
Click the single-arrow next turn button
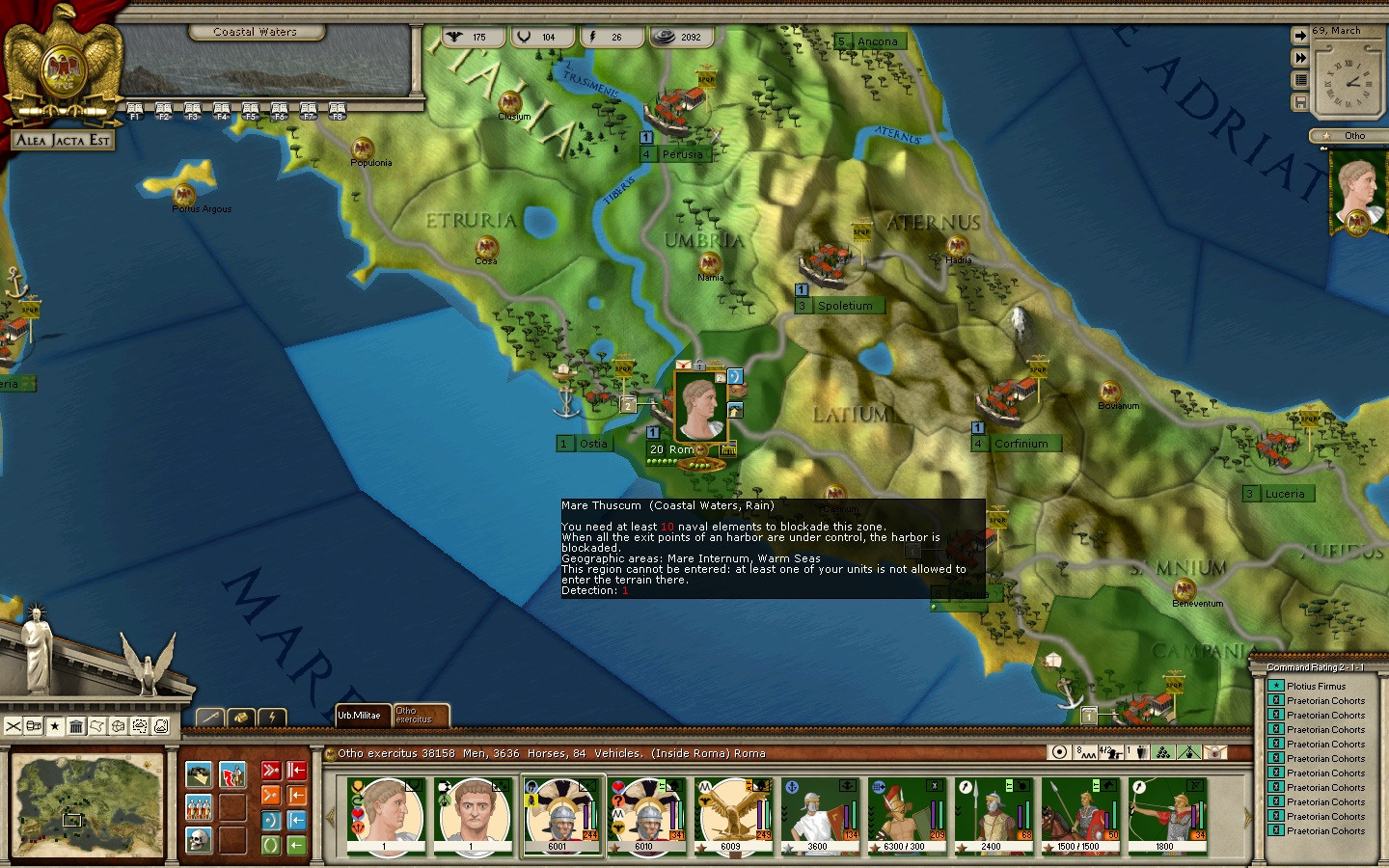click(1300, 36)
